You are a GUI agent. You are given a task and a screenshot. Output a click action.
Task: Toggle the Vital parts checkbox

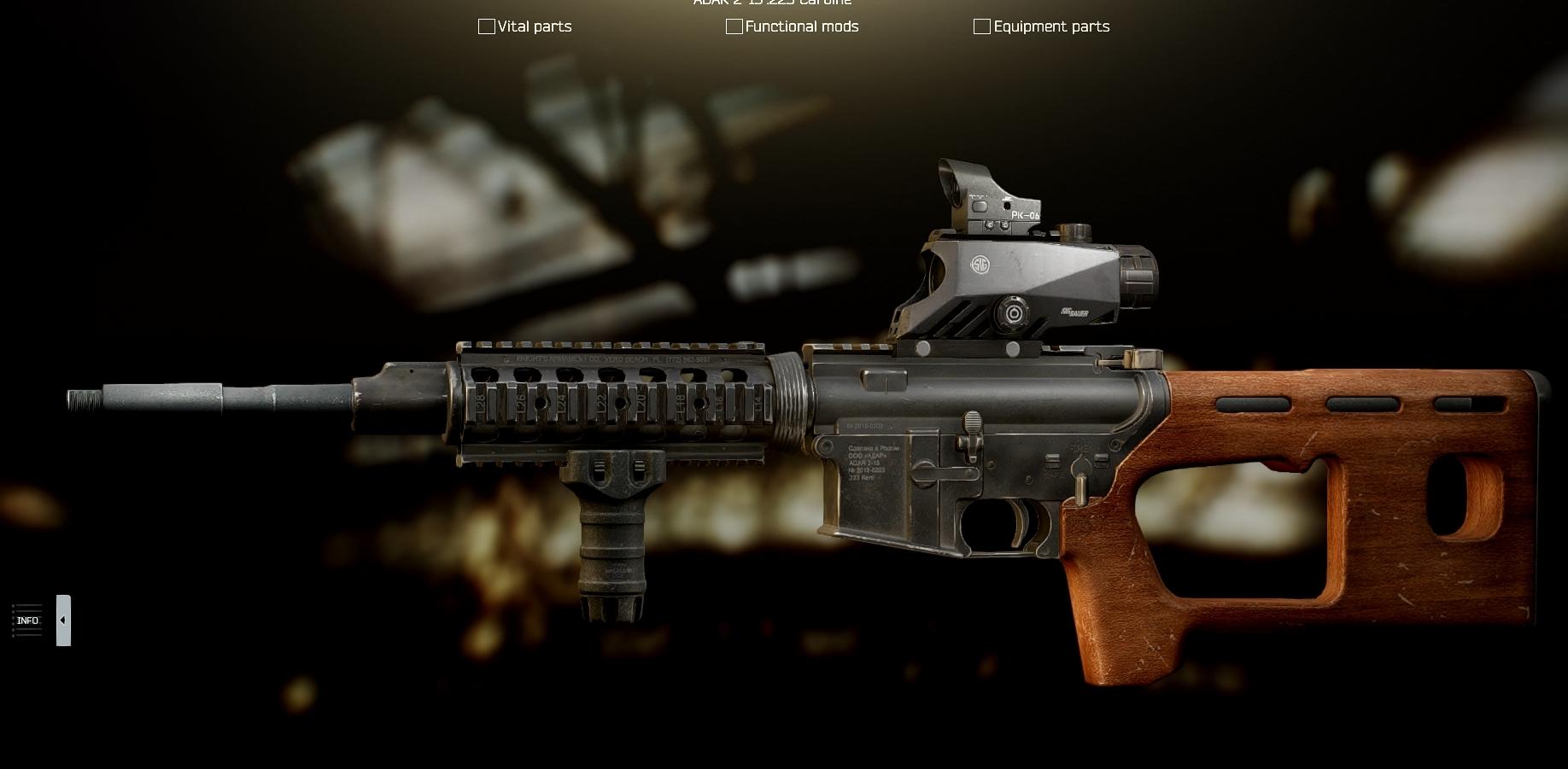tap(487, 26)
